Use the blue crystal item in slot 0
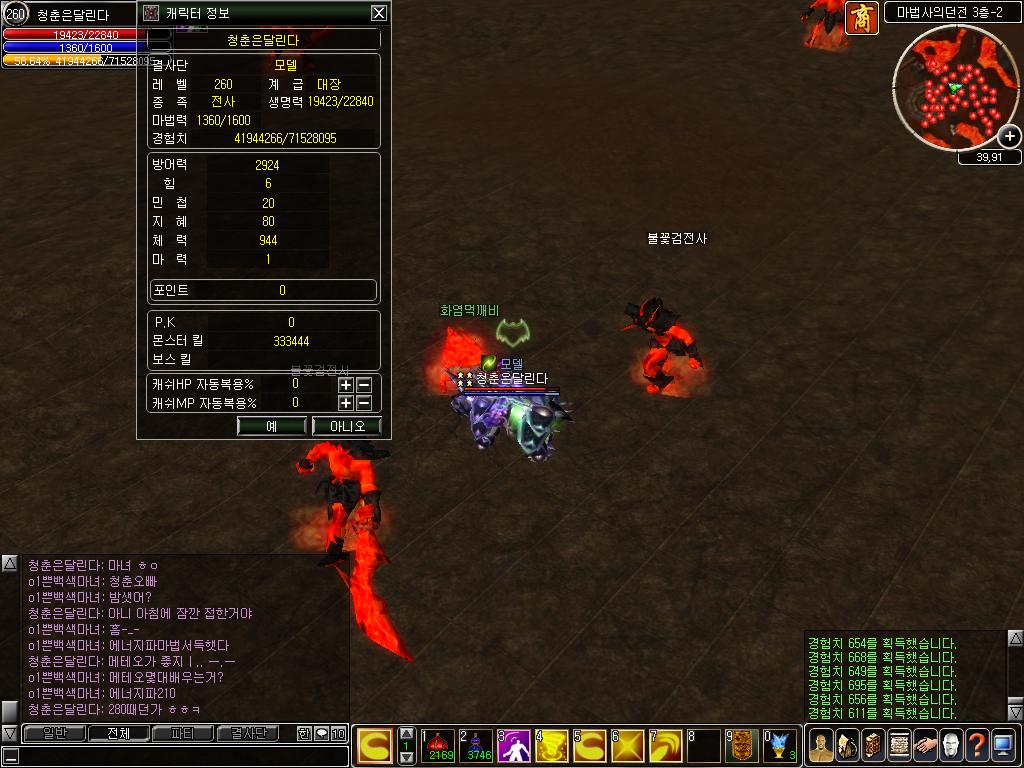 [x=780, y=745]
